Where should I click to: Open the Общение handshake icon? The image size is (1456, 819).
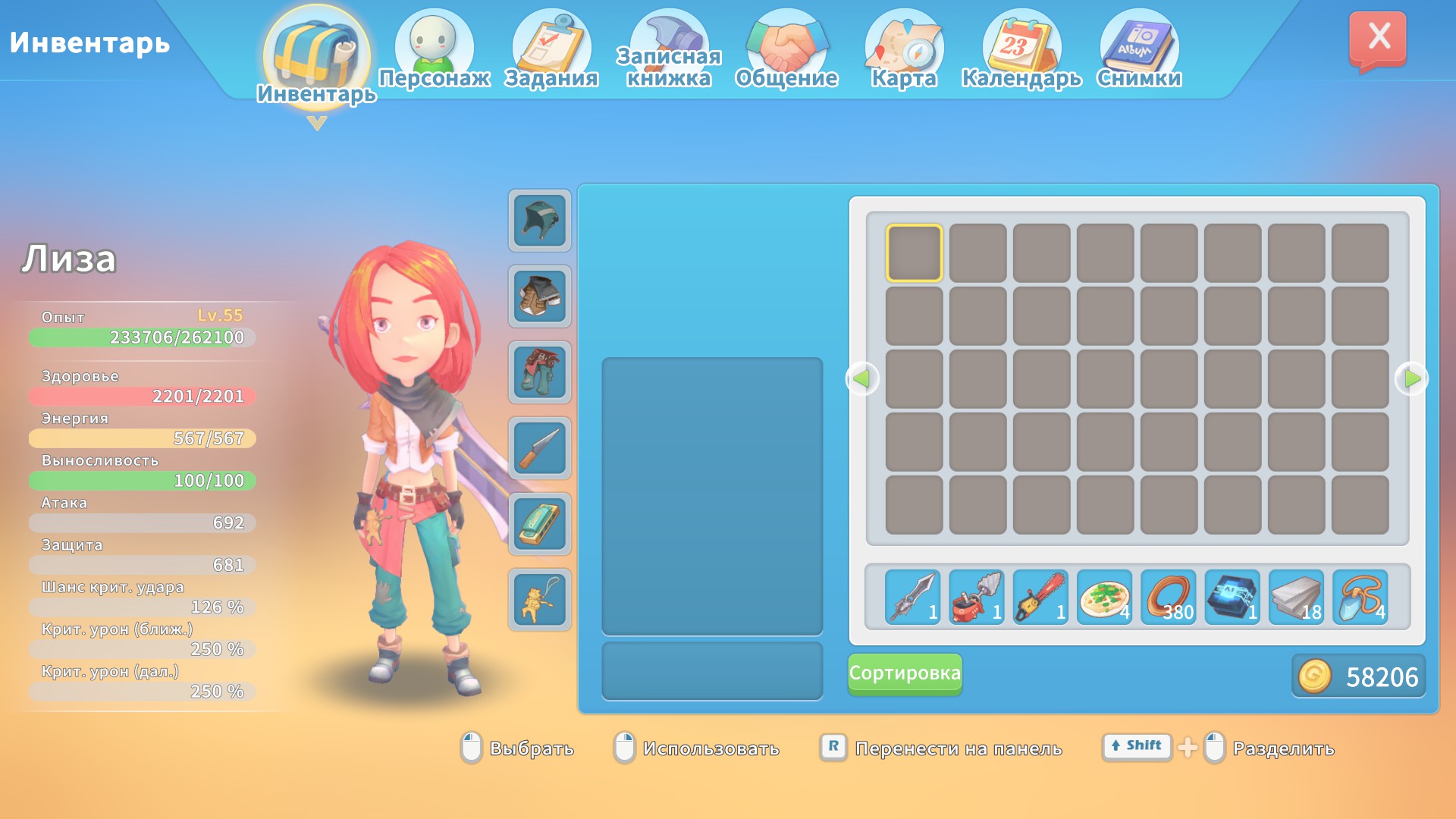pos(787,42)
